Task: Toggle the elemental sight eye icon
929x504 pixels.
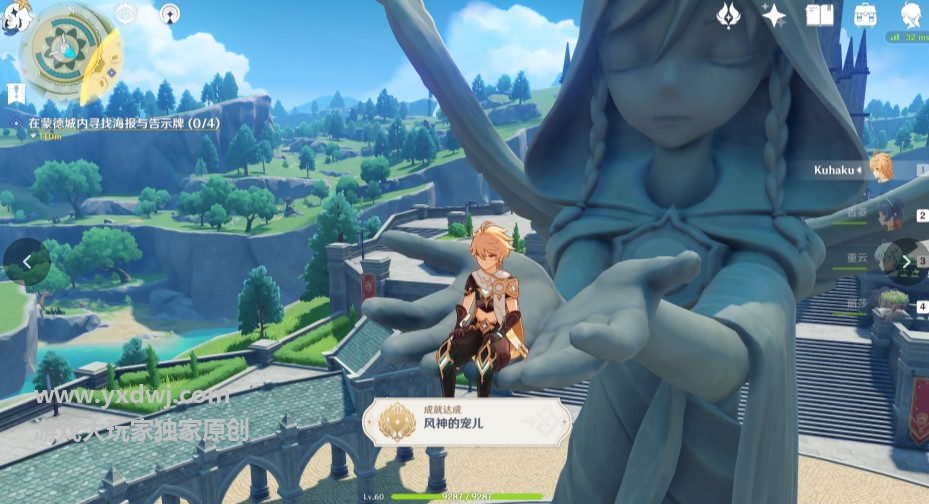Action: click(x=126, y=13)
